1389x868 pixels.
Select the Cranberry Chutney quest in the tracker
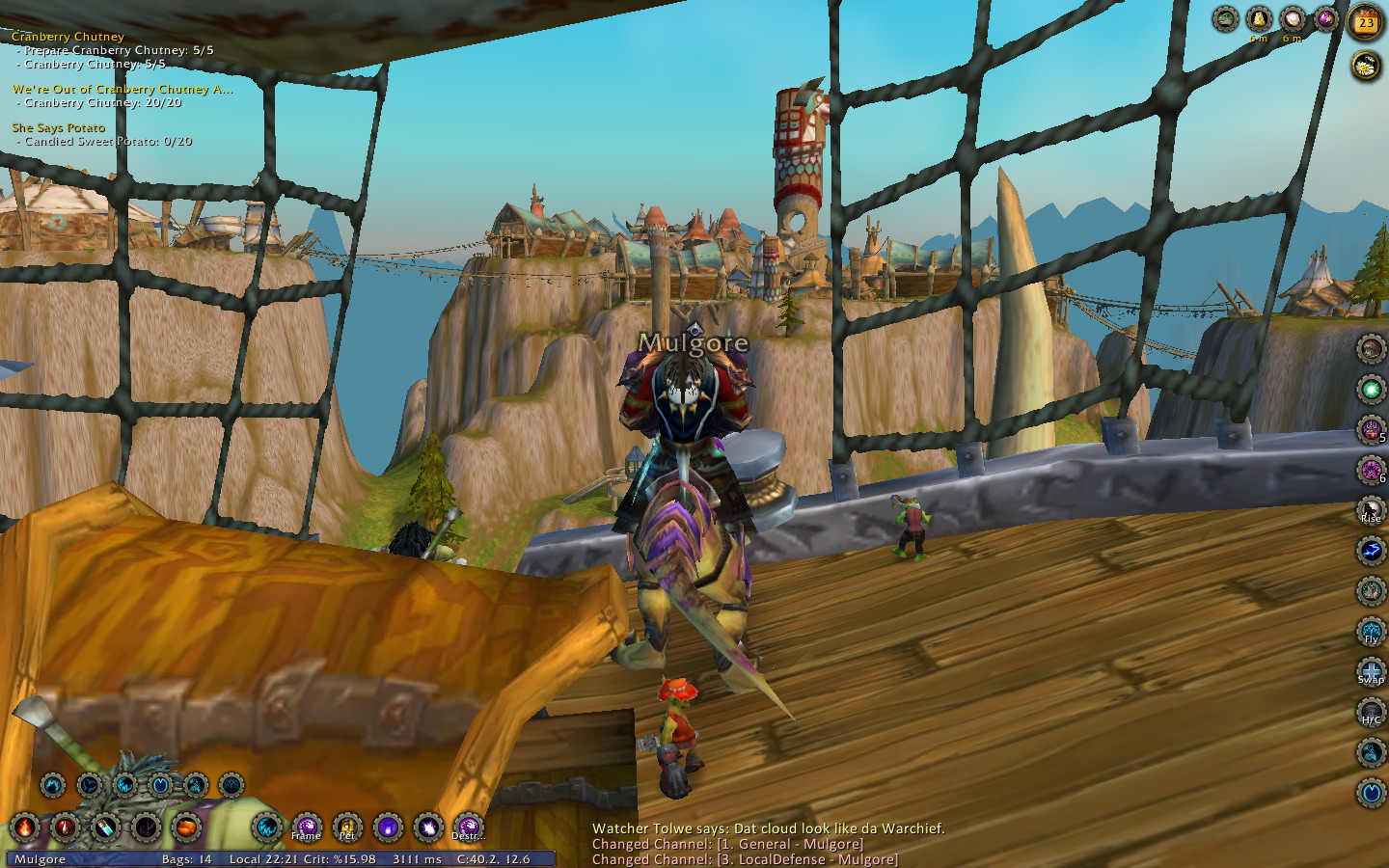68,37
